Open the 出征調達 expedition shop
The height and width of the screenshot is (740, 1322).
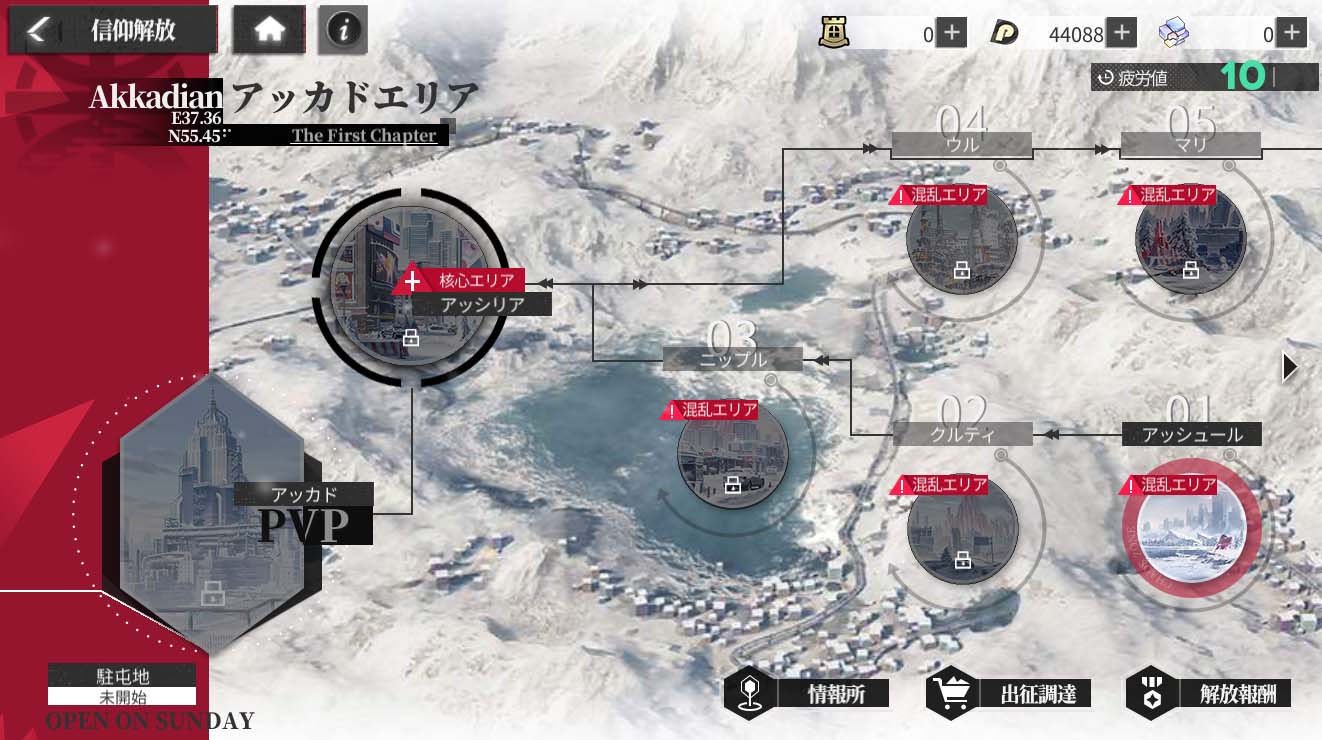[1007, 693]
